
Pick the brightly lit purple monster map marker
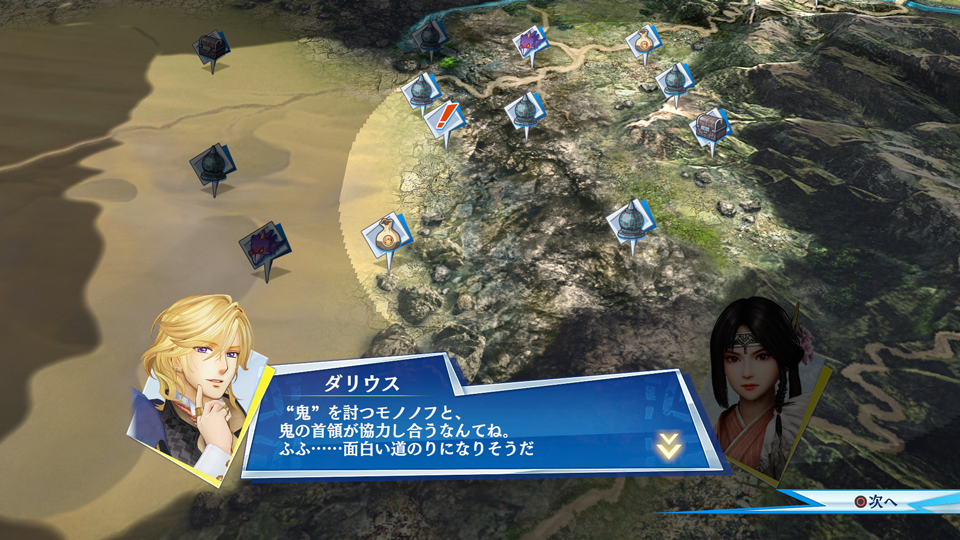(x=529, y=42)
